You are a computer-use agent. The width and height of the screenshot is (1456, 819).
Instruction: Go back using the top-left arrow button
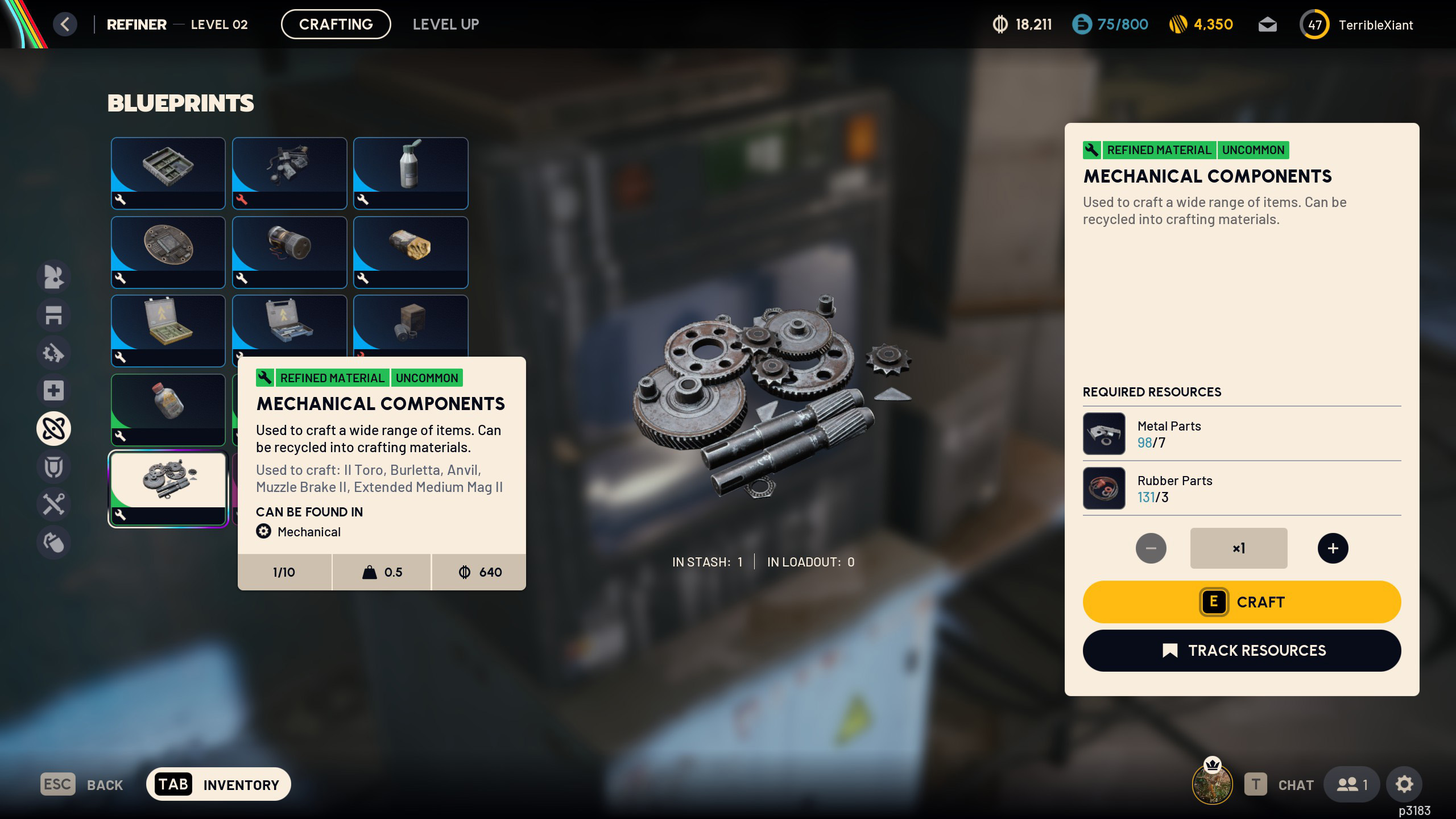point(65,24)
